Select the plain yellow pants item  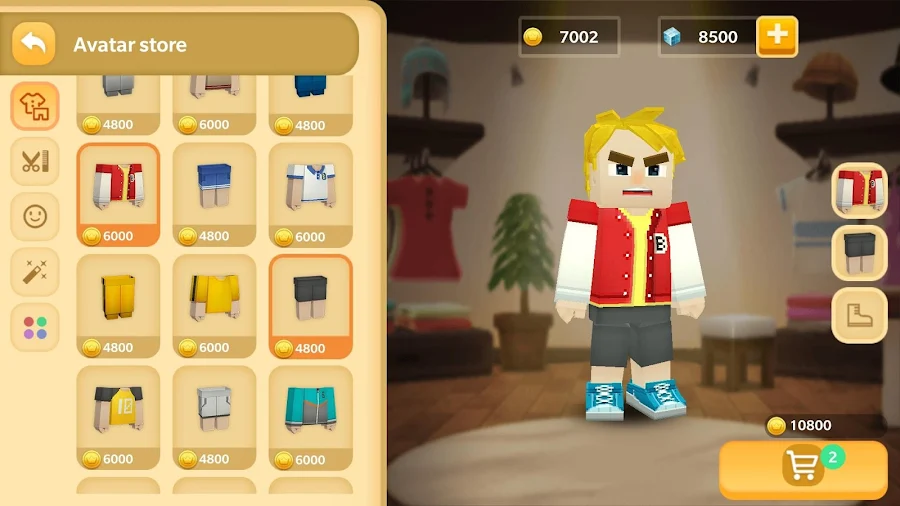[x=118, y=305]
